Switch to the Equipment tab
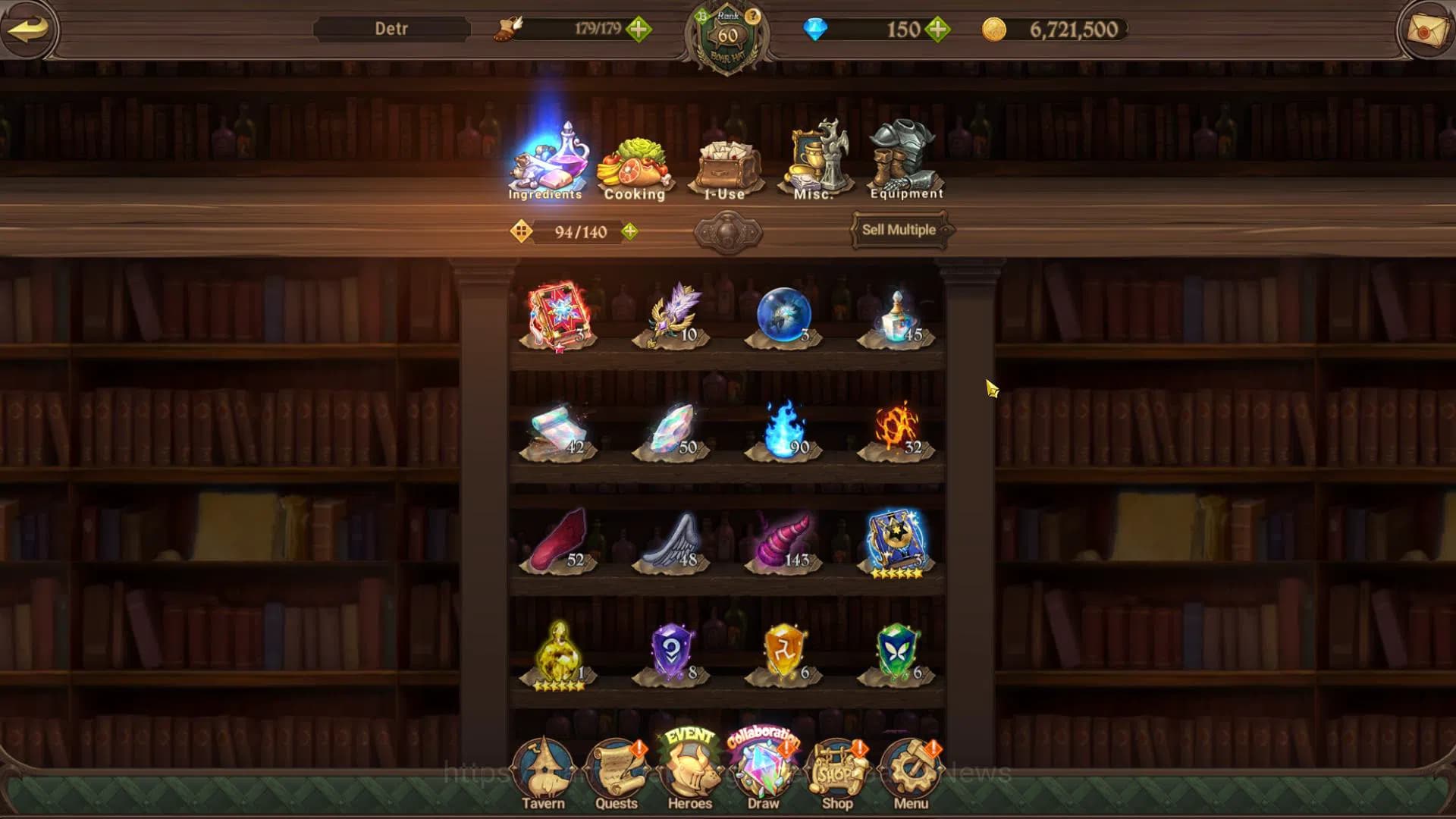Viewport: 1456px width, 819px height. click(x=905, y=159)
